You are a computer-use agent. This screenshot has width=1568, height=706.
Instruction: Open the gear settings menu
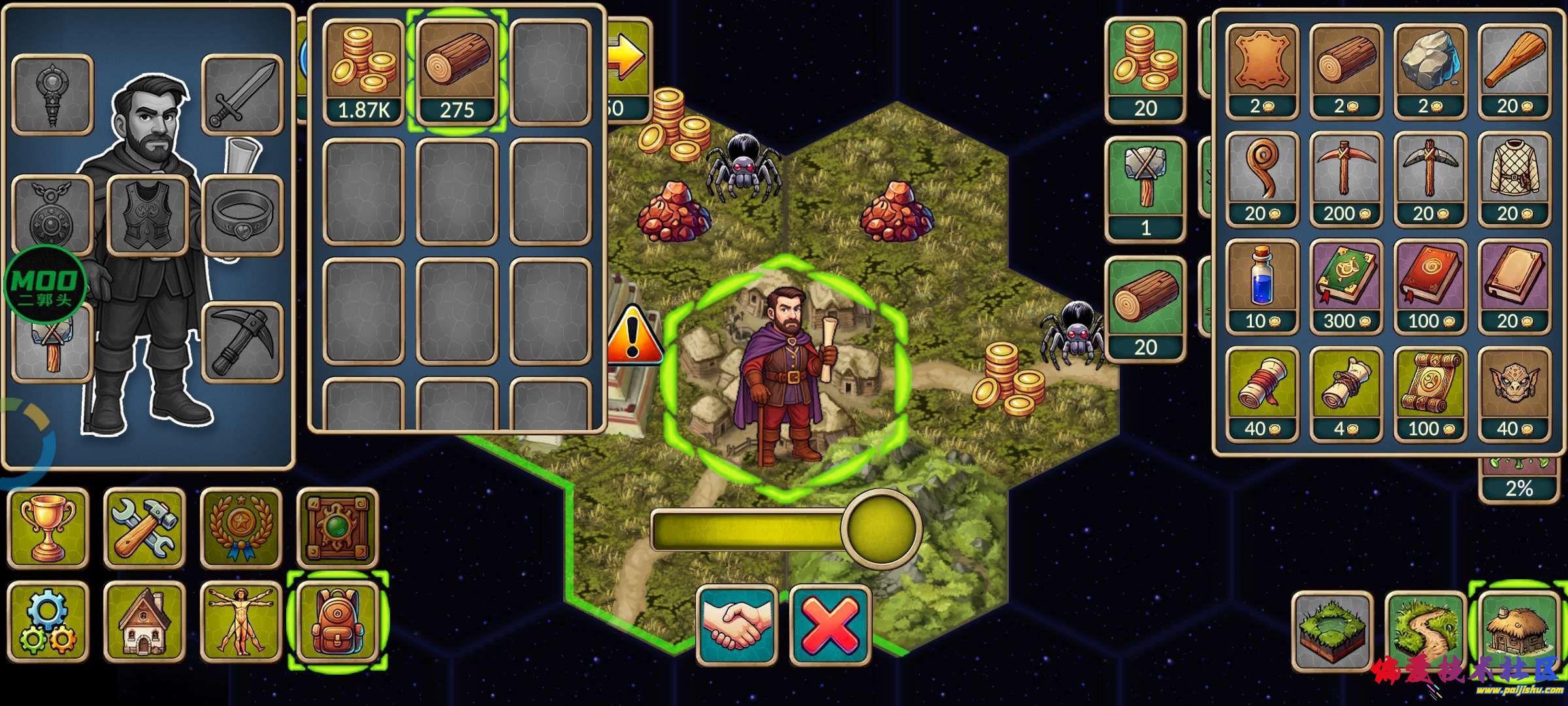pyautogui.click(x=48, y=622)
